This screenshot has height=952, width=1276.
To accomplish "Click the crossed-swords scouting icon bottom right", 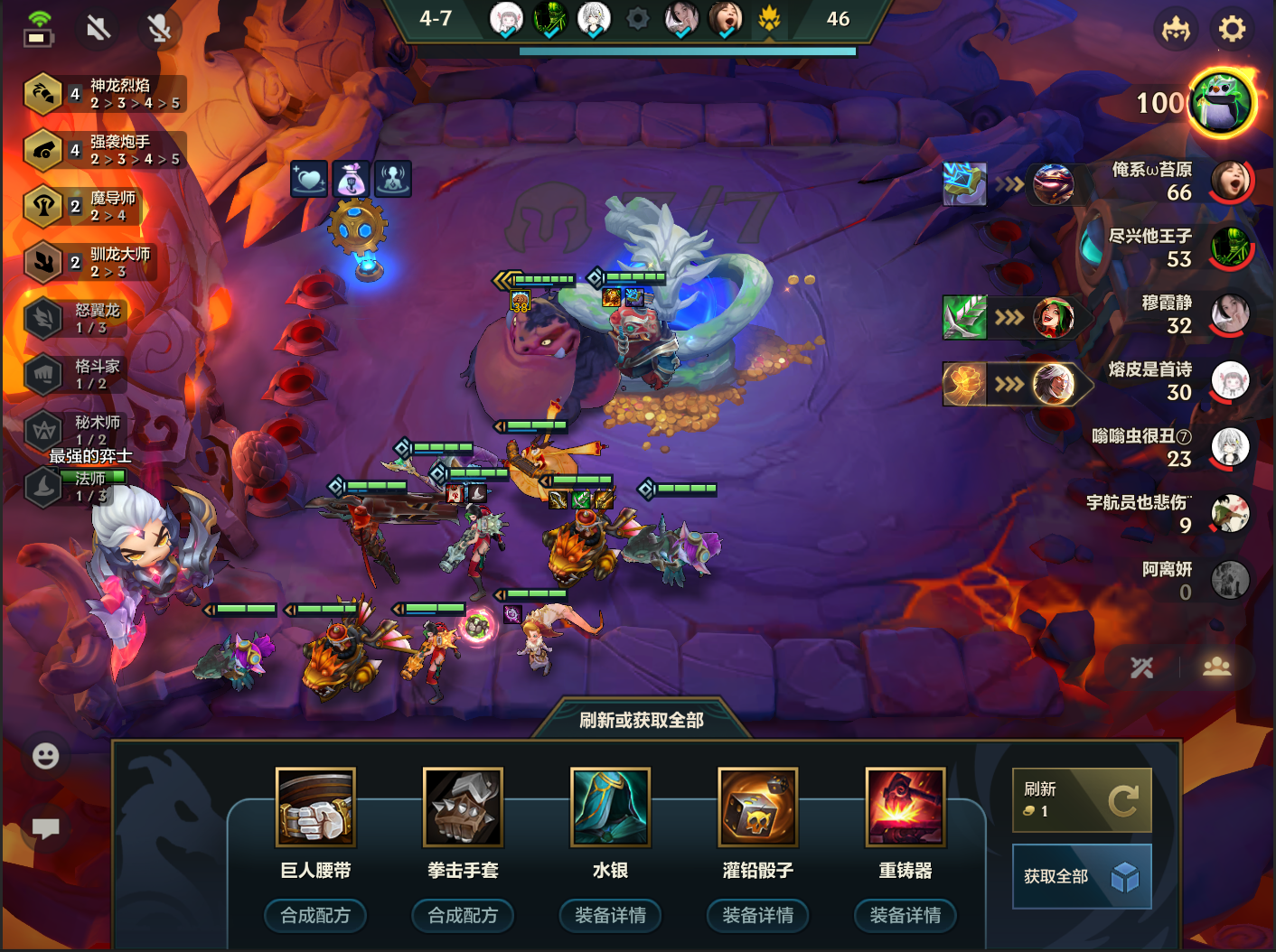I will pyautogui.click(x=1141, y=668).
